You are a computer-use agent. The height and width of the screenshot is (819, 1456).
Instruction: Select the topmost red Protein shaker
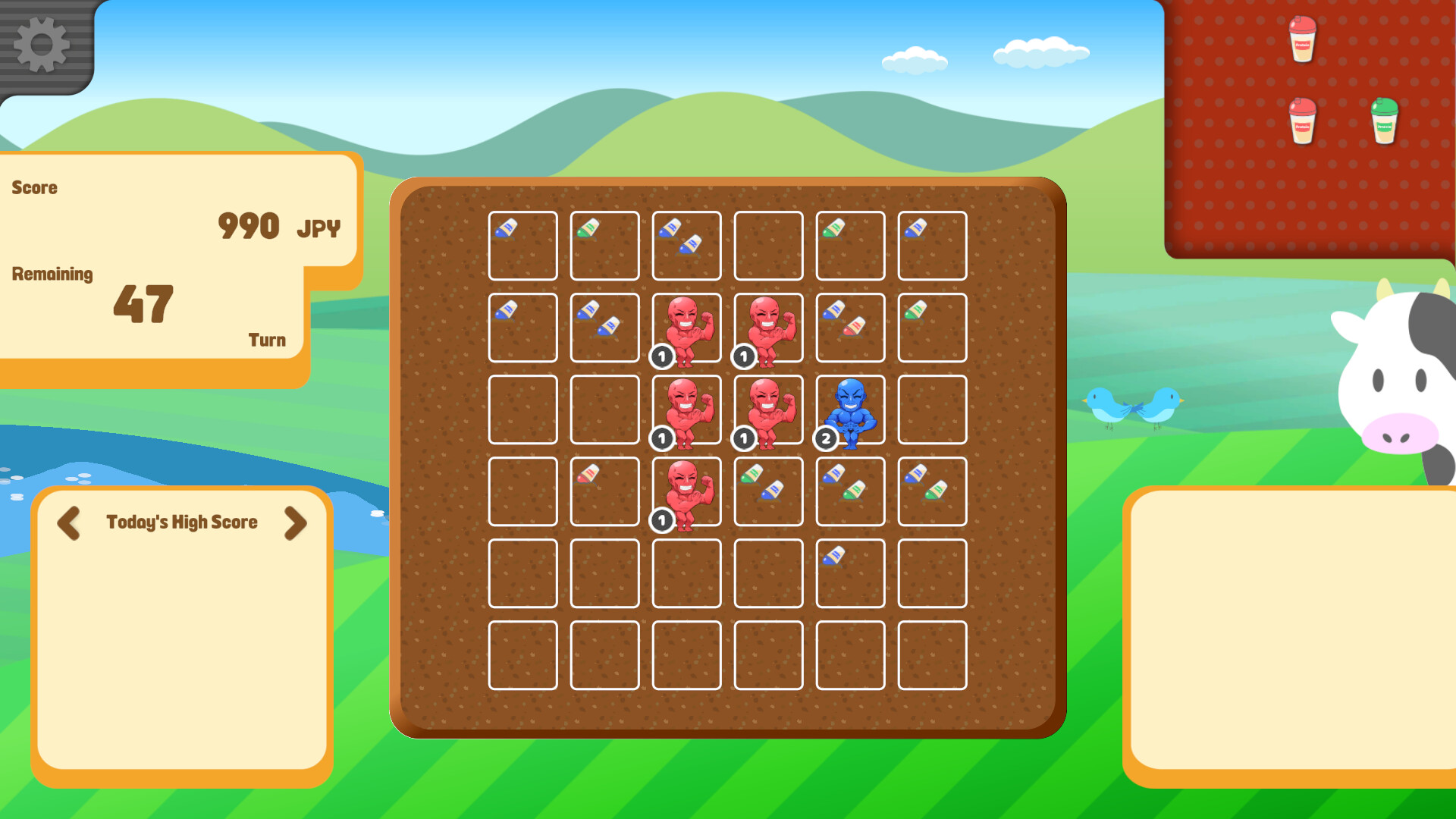click(x=1301, y=39)
